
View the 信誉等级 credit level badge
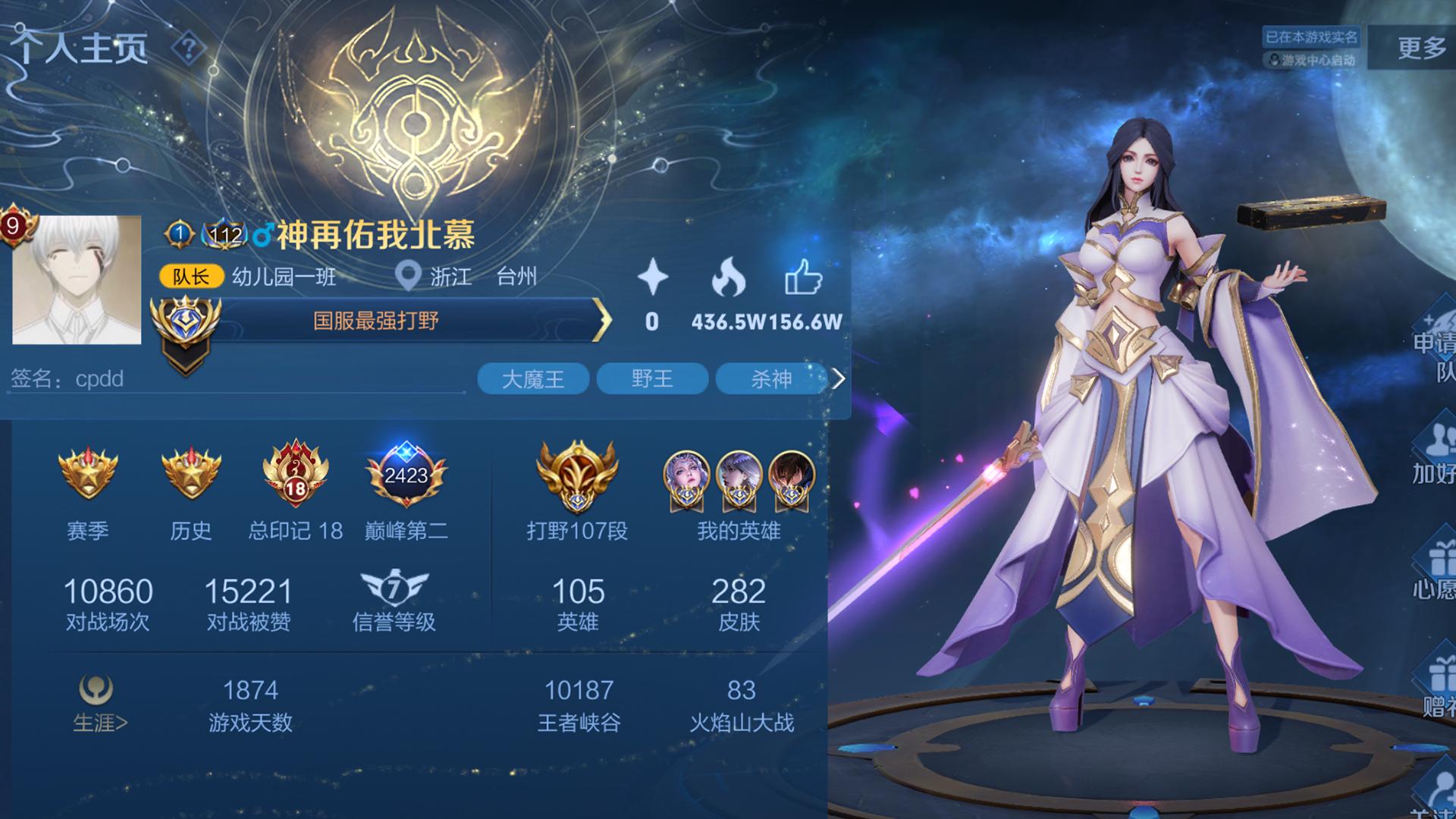(x=394, y=589)
